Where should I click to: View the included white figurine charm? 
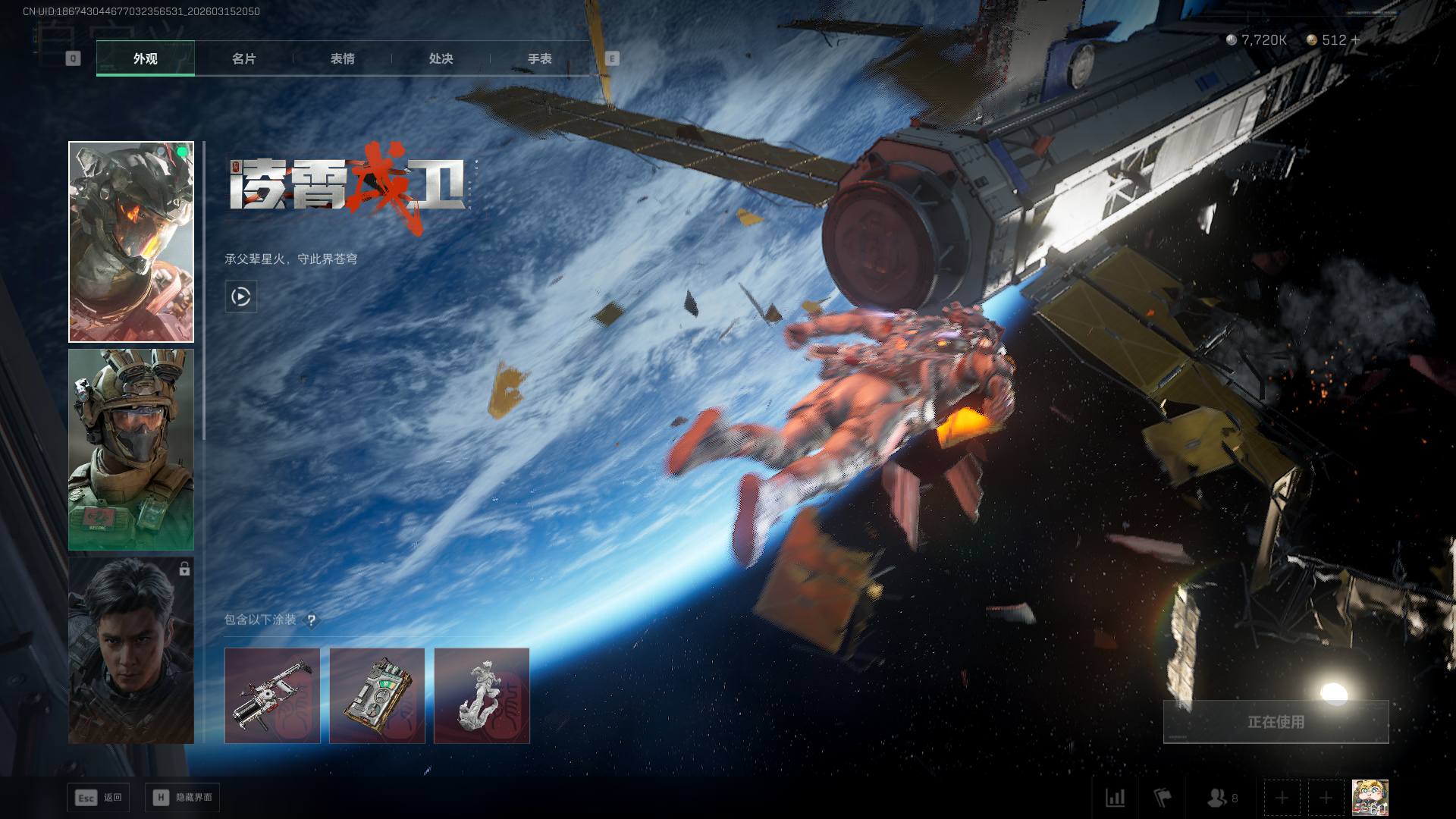[x=482, y=695]
